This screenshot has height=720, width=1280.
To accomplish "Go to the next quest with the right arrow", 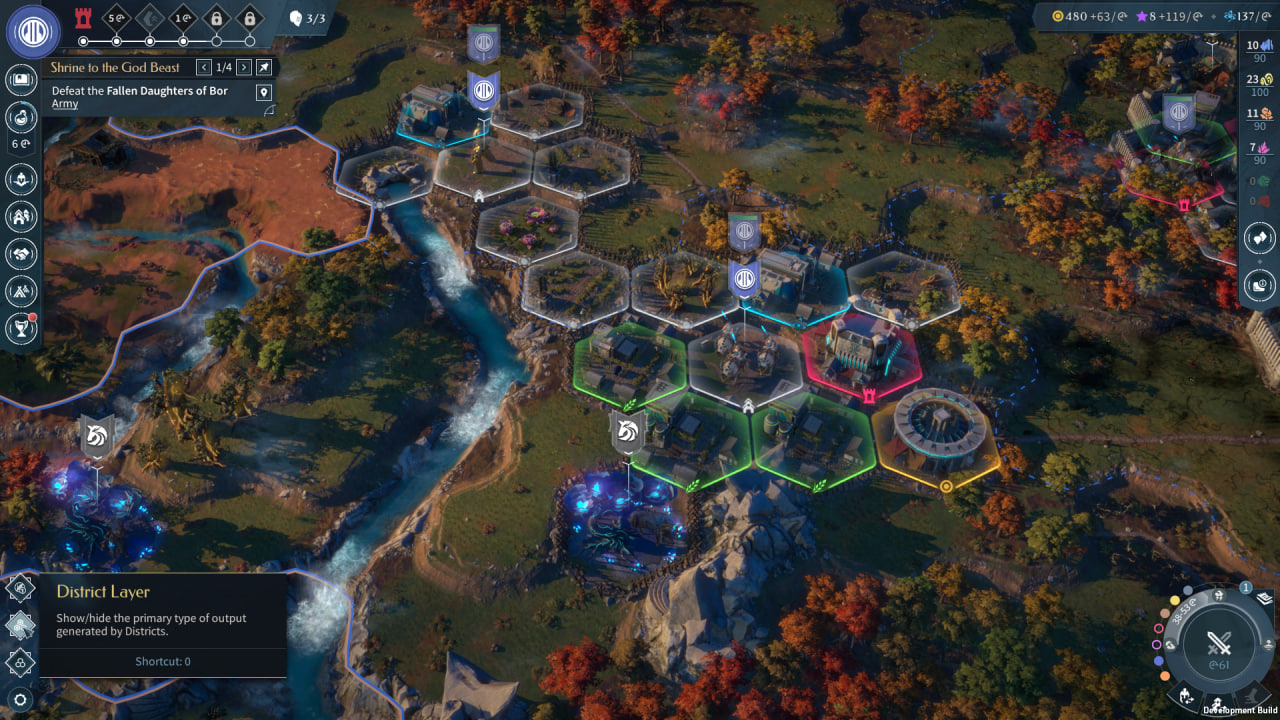I will [x=244, y=67].
